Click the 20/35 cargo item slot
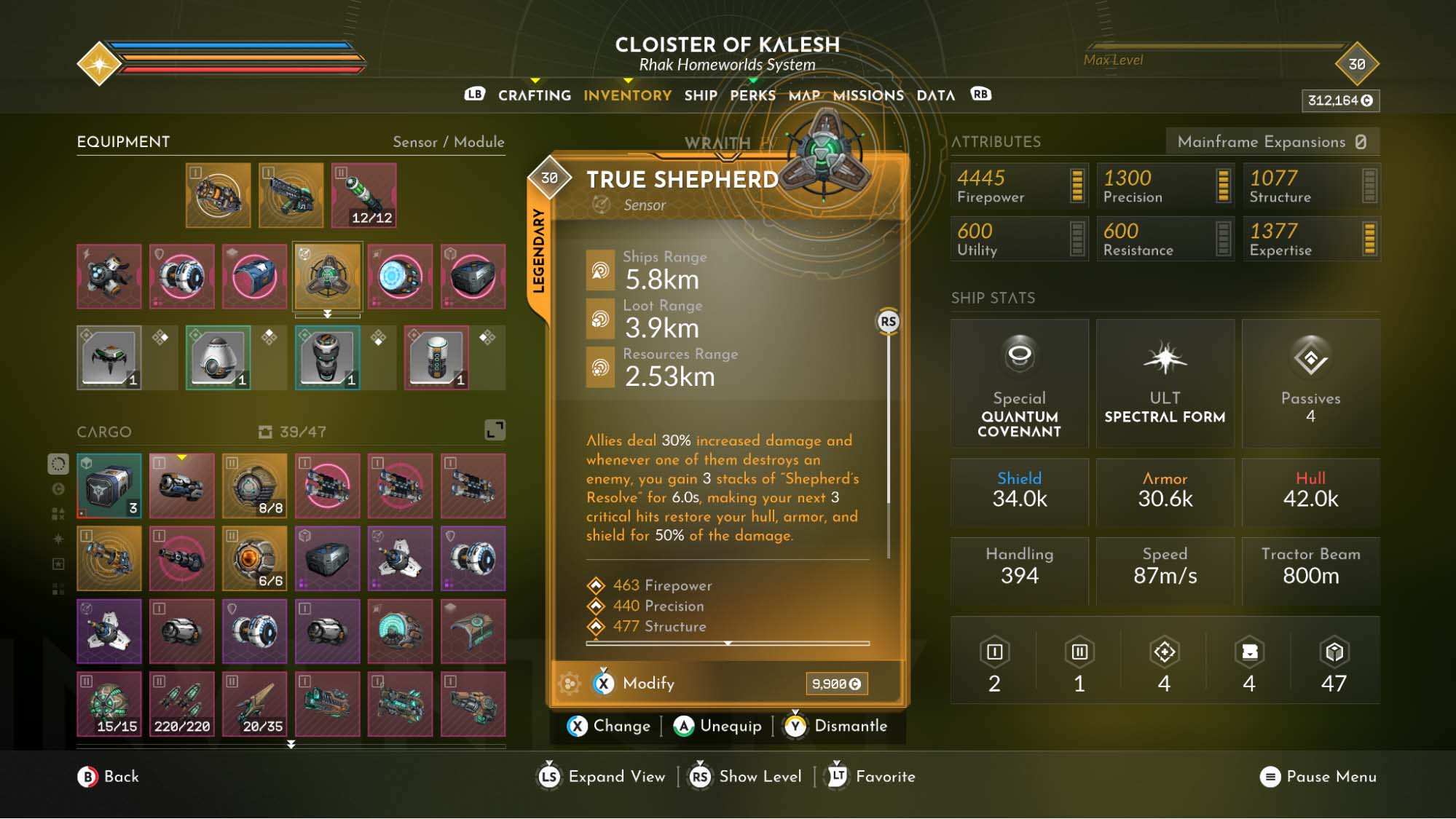The height and width of the screenshot is (819, 1456). tap(255, 704)
